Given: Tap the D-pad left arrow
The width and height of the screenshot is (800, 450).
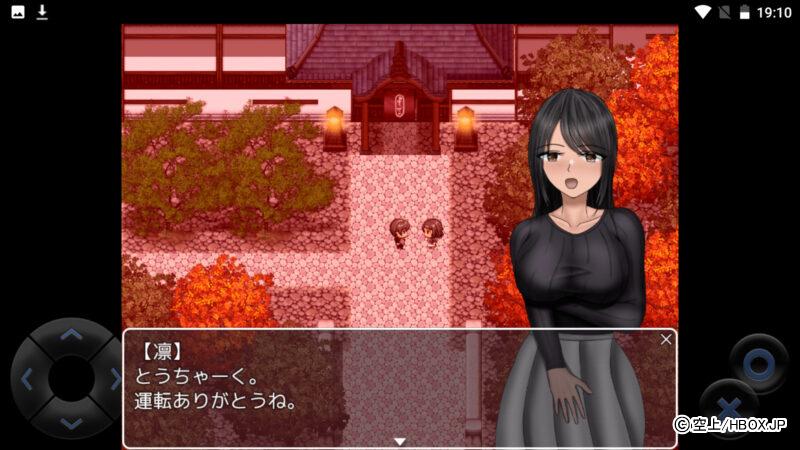Looking at the screenshot, I should pos(27,379).
